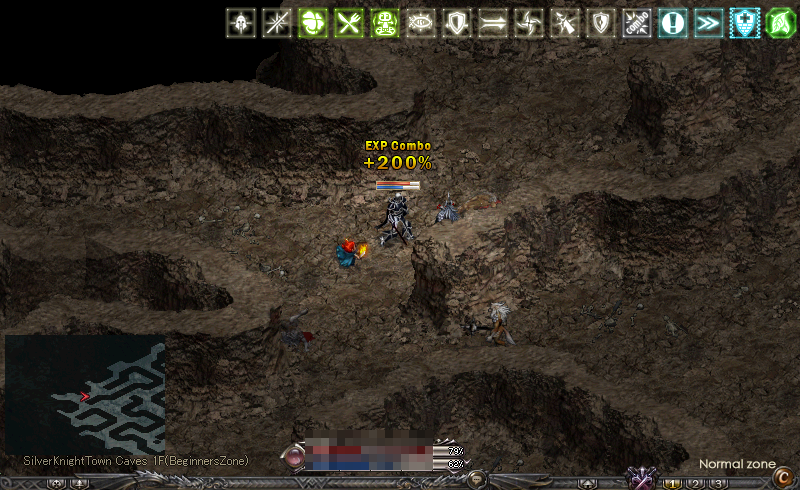Screen dimensions: 800x490
Task: Click the spinning shuriken buff icon
Action: 529,23
